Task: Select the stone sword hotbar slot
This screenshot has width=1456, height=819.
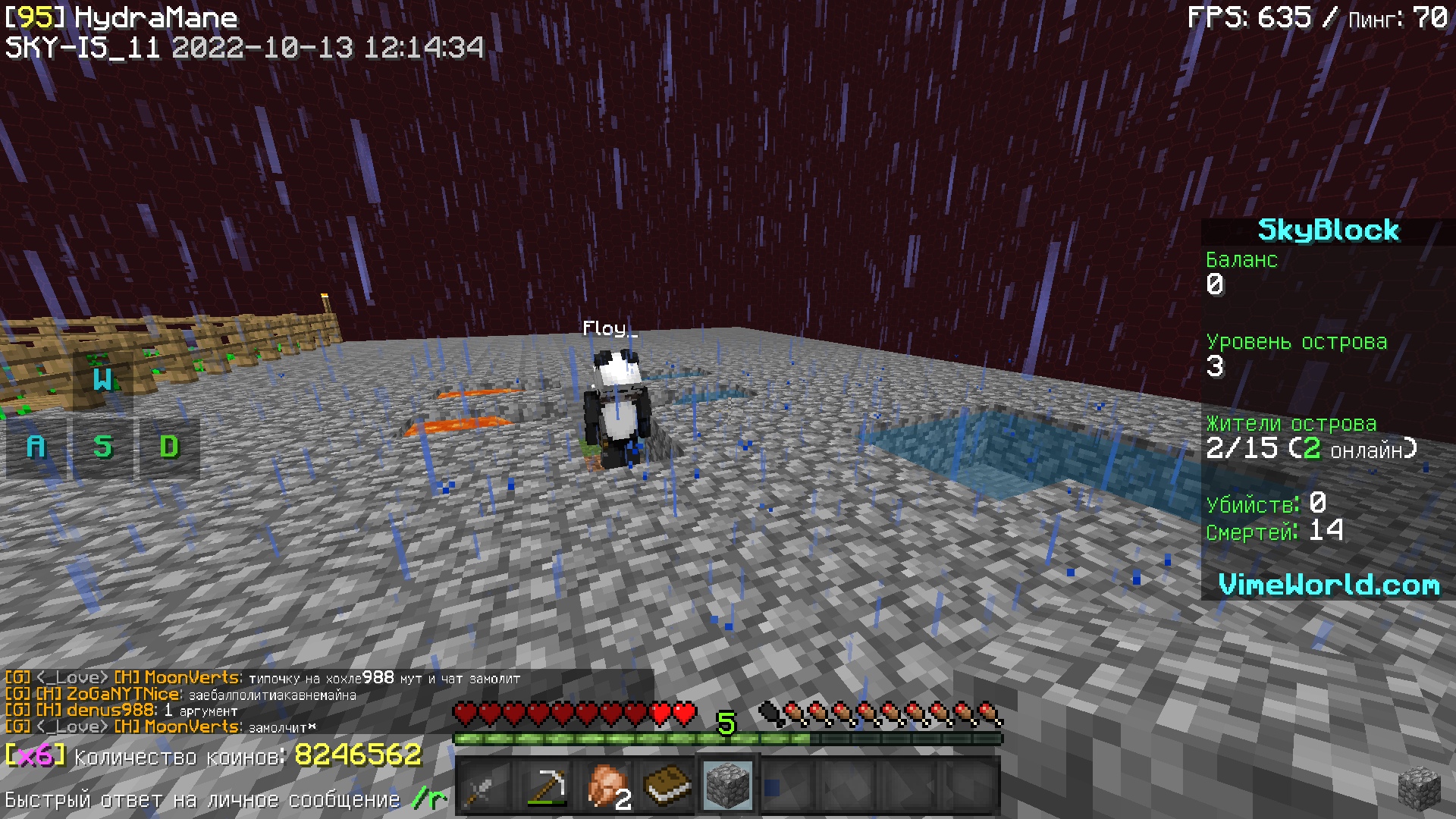Action: pyautogui.click(x=485, y=786)
